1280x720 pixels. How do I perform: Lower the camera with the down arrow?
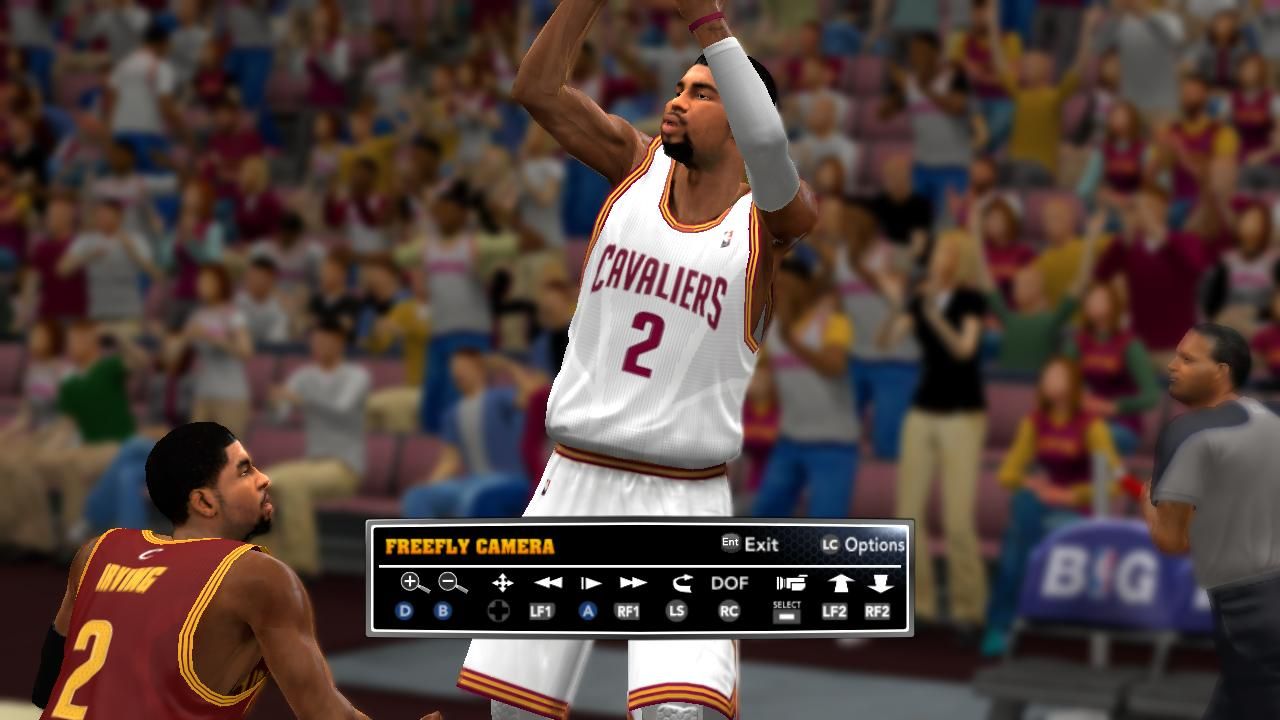coord(880,582)
